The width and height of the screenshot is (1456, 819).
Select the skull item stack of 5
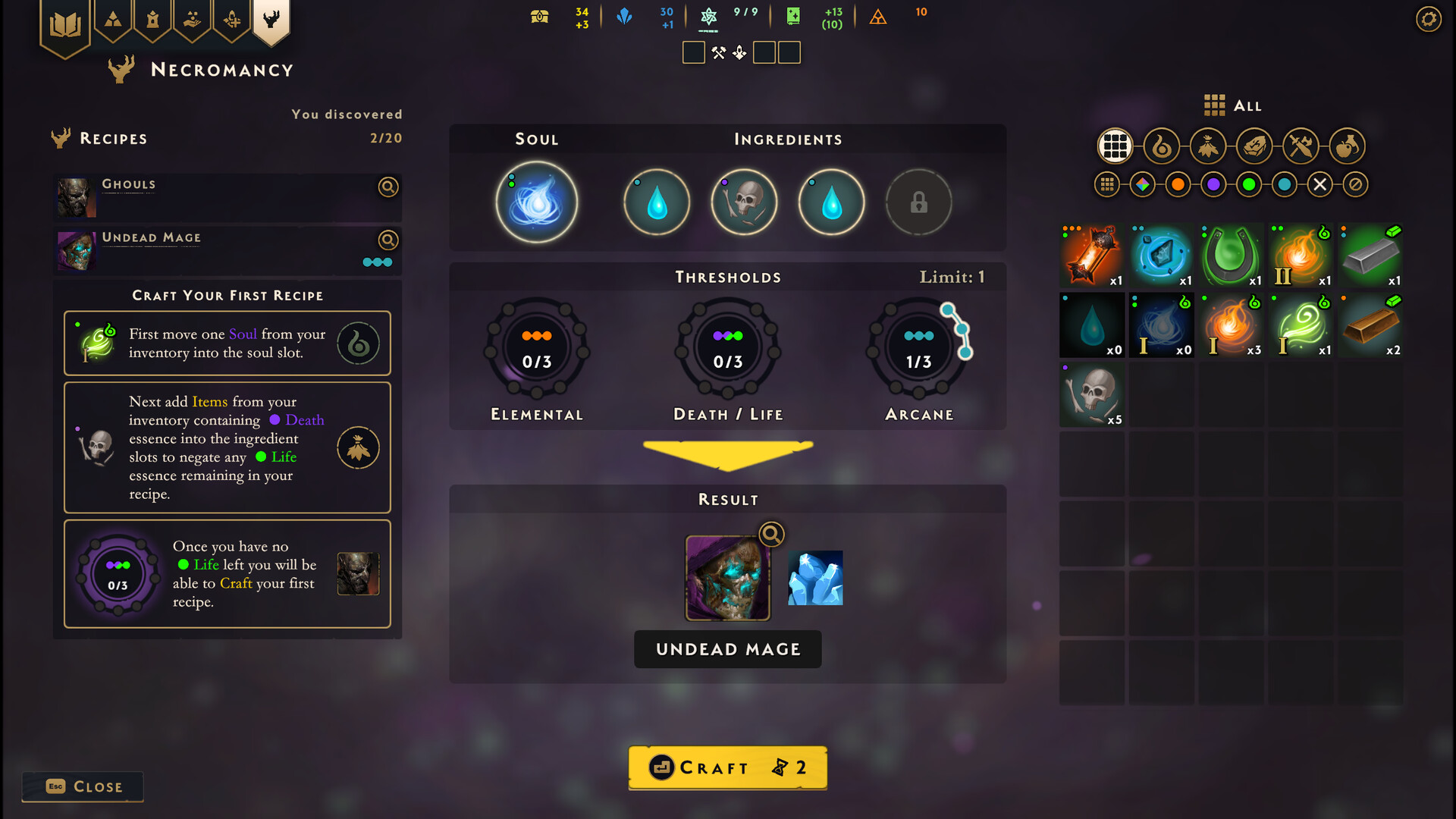pos(1092,394)
